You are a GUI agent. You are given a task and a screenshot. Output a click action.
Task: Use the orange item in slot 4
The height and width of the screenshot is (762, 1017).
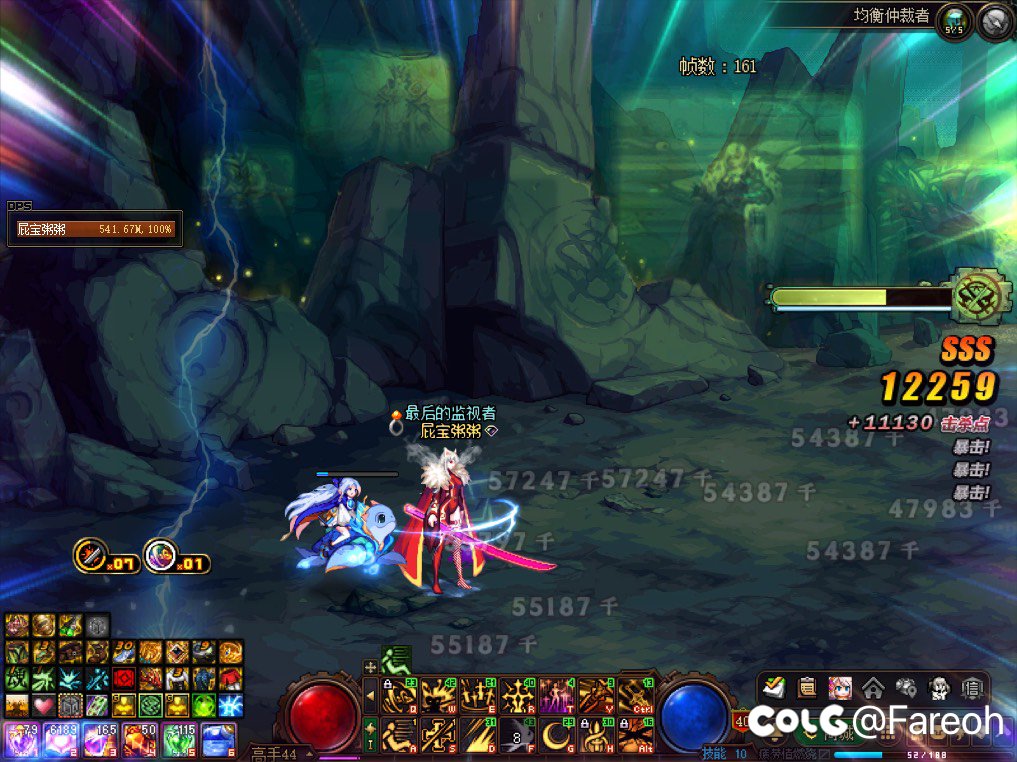tap(138, 740)
